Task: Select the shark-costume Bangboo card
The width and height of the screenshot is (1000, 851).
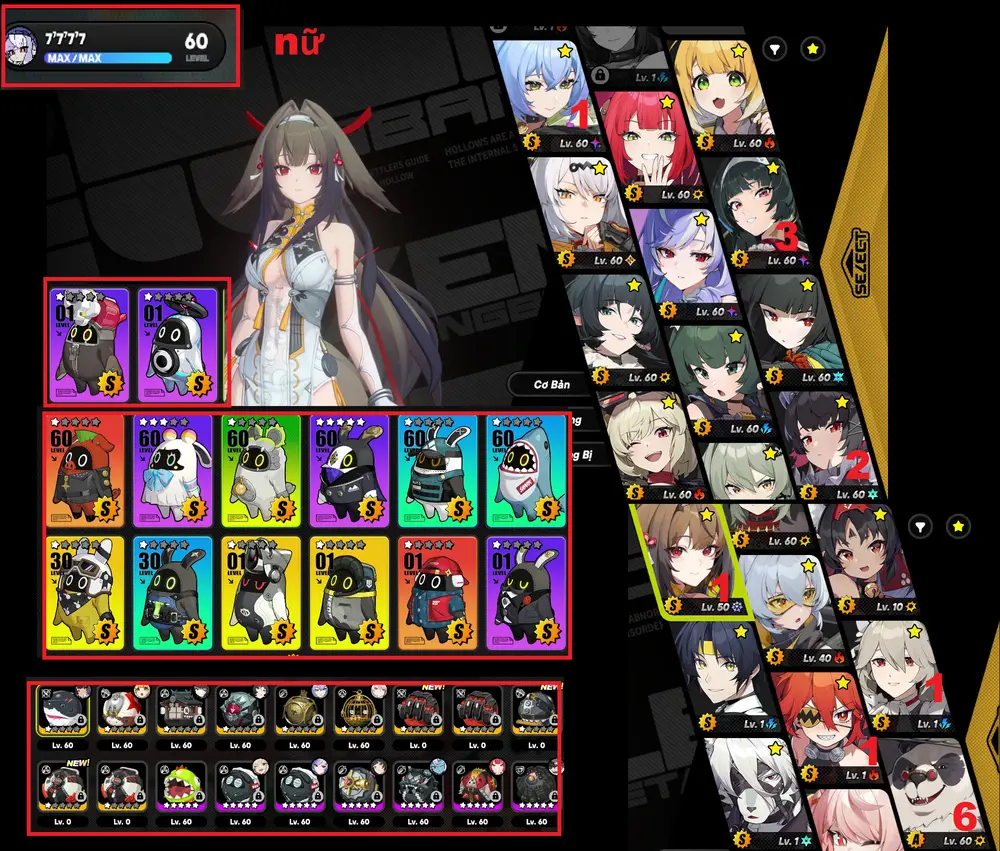Action: pos(525,470)
